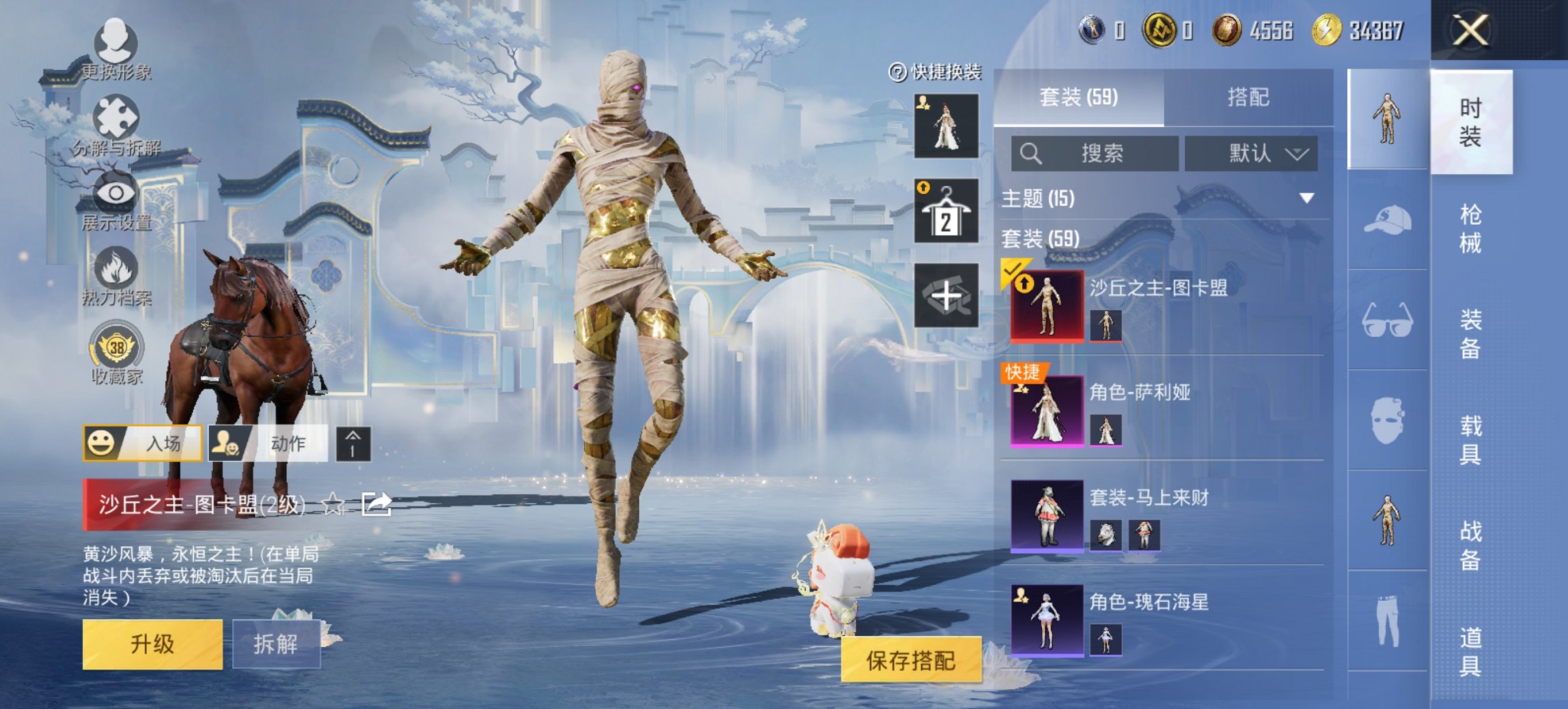Click the 拆解 dismantle button
Viewport: 1568px width, 709px height.
(x=276, y=644)
